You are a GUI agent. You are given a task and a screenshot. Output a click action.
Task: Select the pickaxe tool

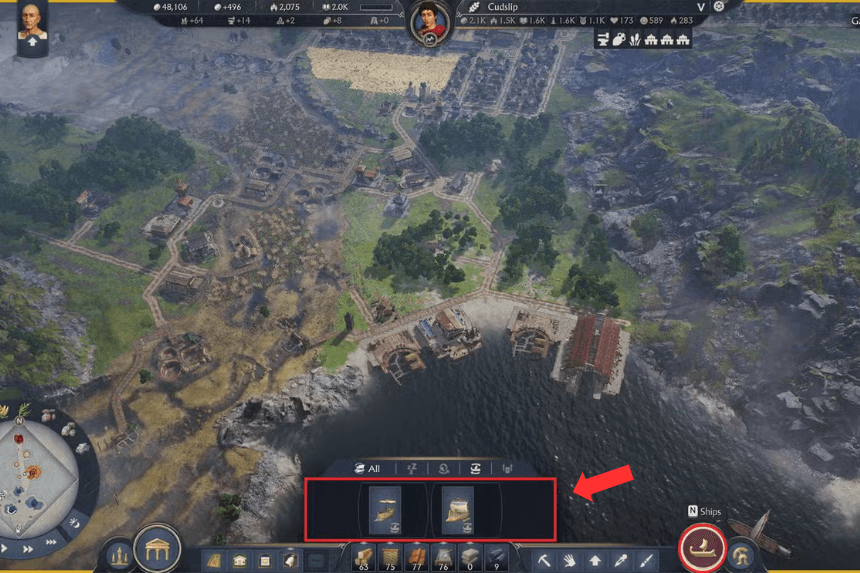545,560
